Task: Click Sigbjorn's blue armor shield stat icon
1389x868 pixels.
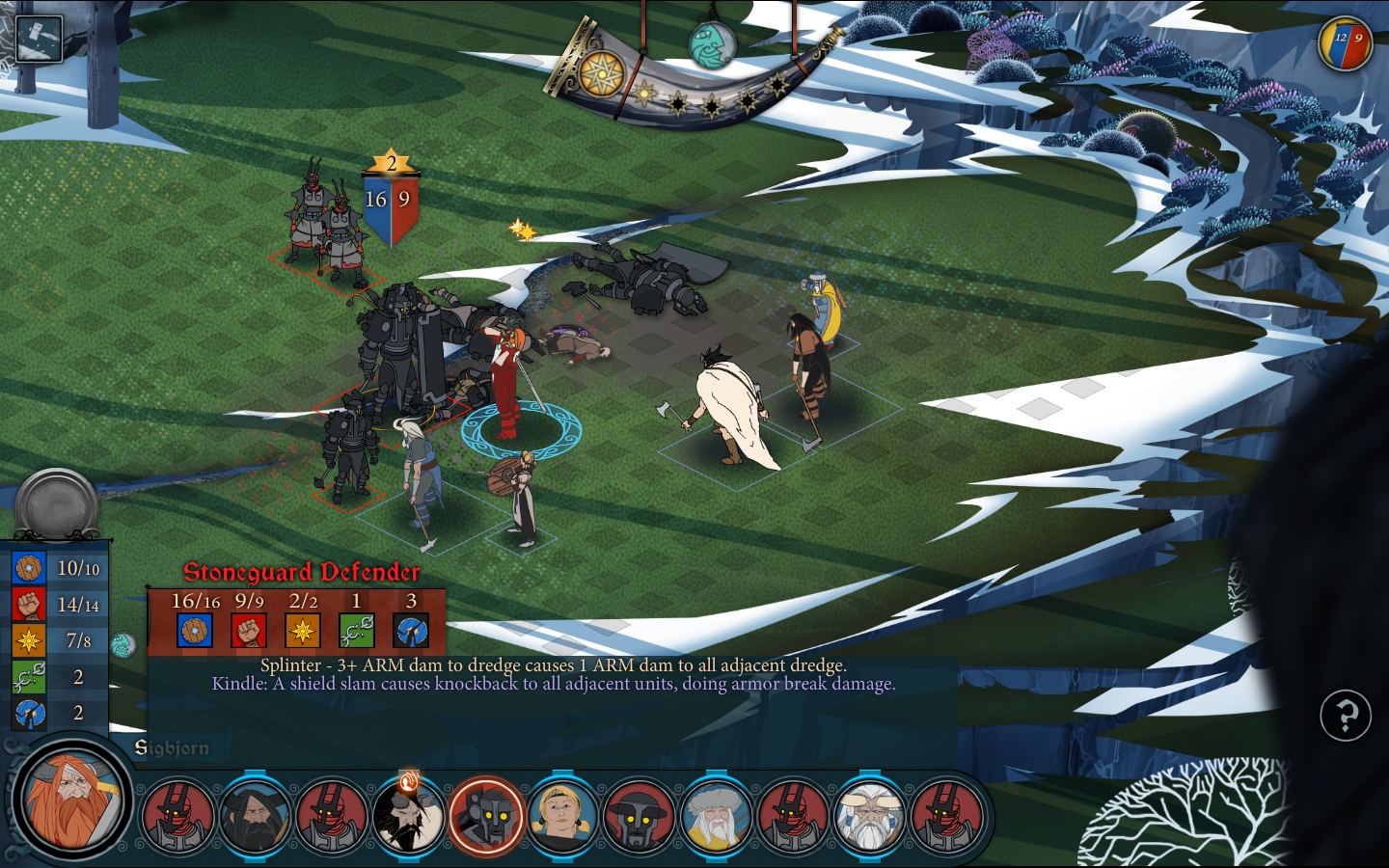Action: (x=29, y=568)
